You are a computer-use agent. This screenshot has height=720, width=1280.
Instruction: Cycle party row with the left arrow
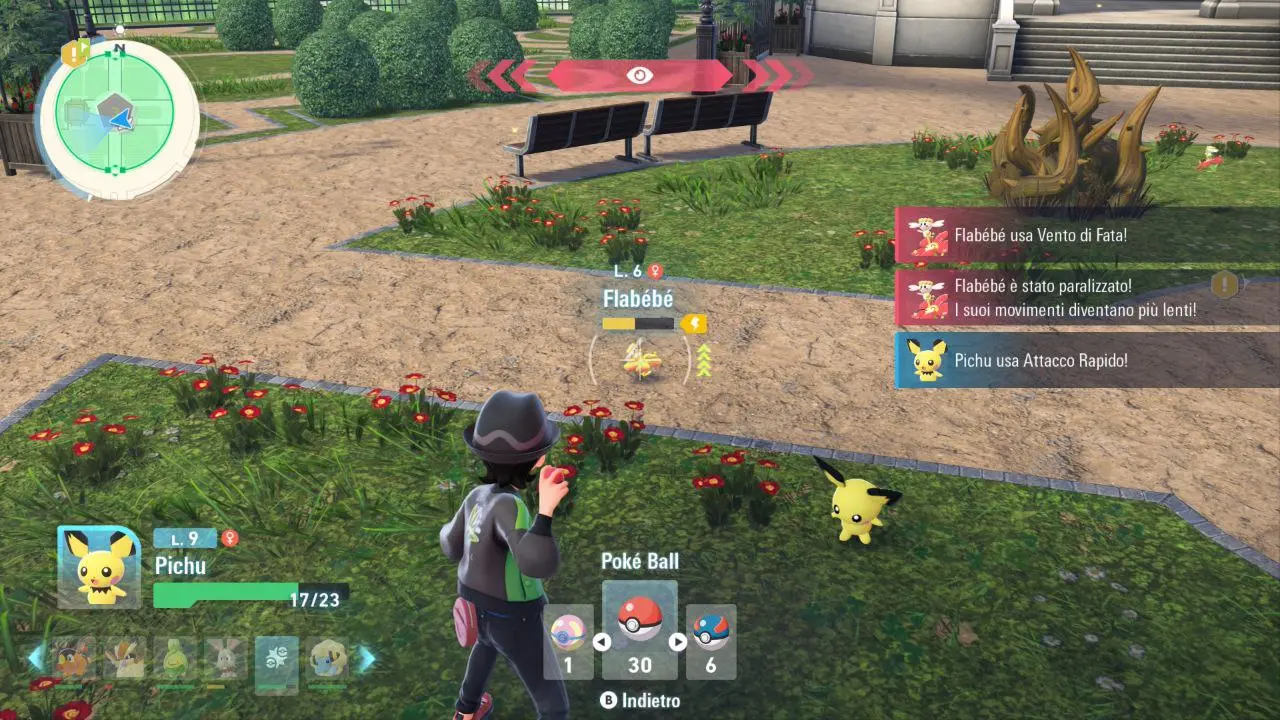click(x=36, y=659)
